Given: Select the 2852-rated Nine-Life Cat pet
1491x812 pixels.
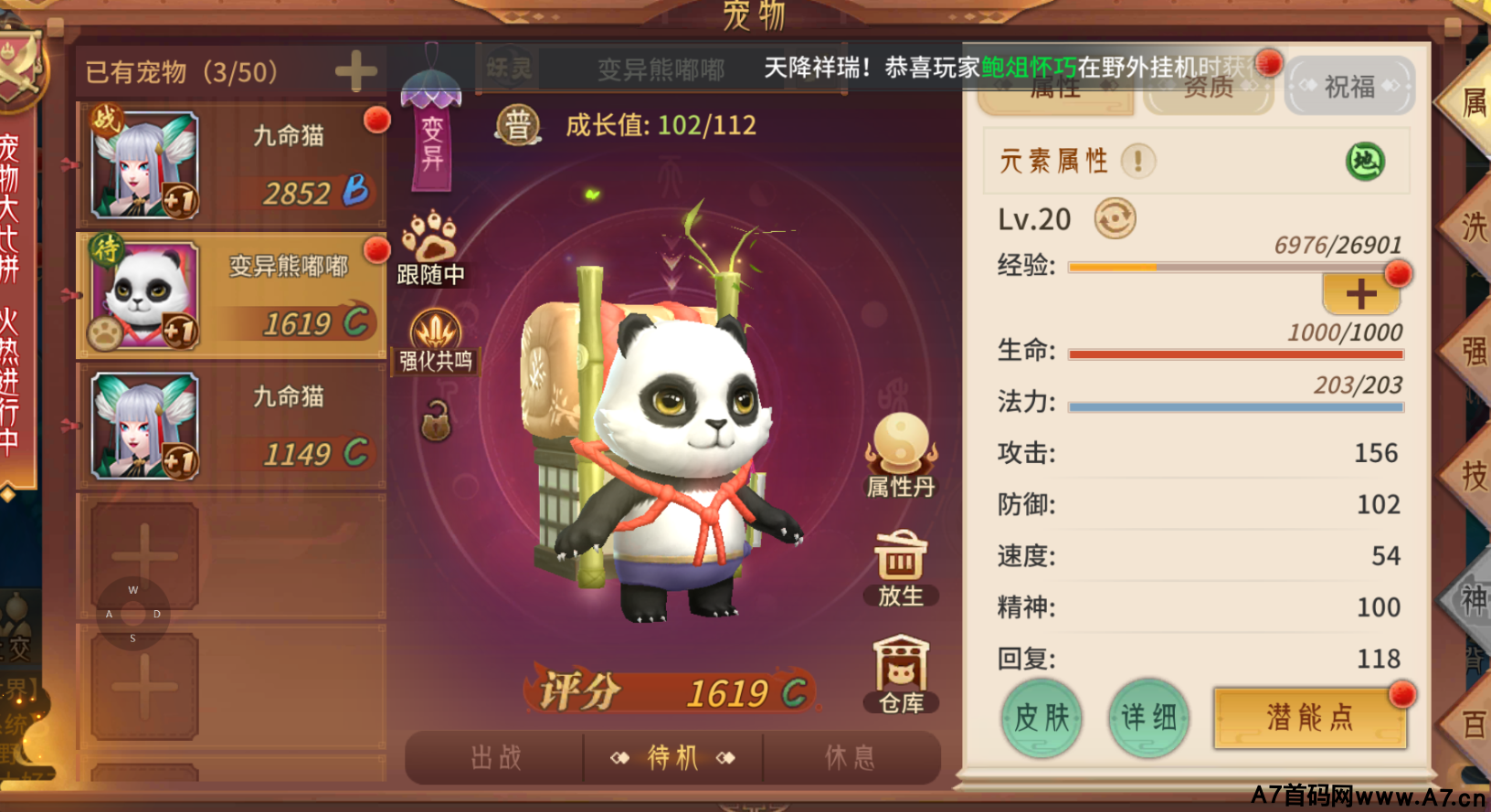Looking at the screenshot, I should coord(232,165).
